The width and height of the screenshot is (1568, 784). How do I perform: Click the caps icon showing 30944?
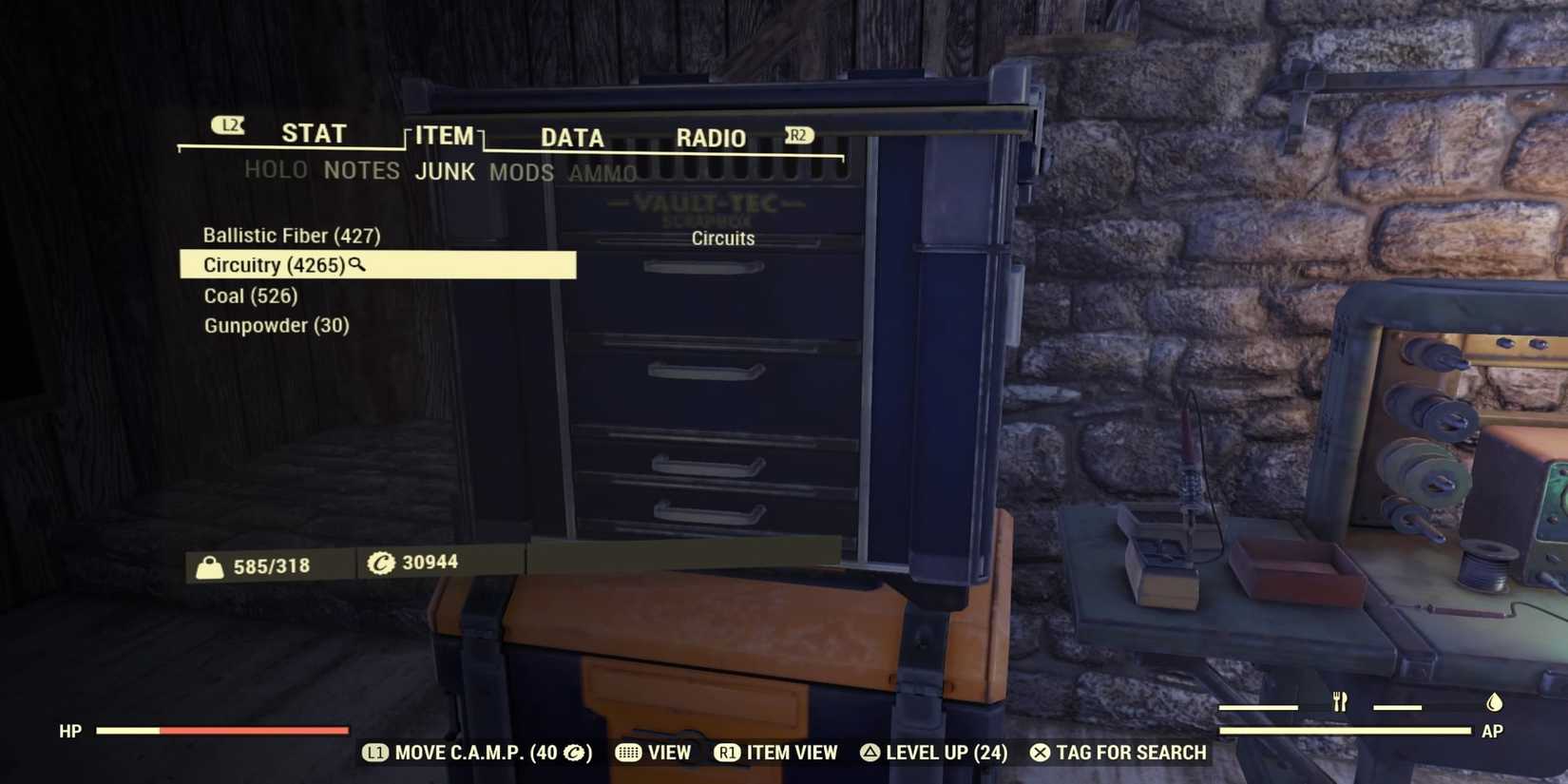click(380, 562)
